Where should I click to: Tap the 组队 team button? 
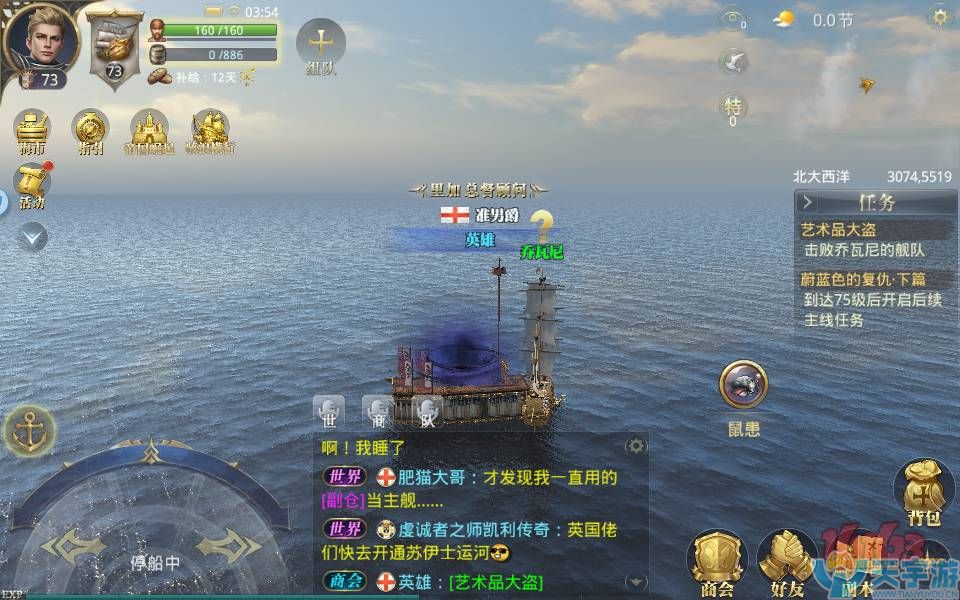321,46
